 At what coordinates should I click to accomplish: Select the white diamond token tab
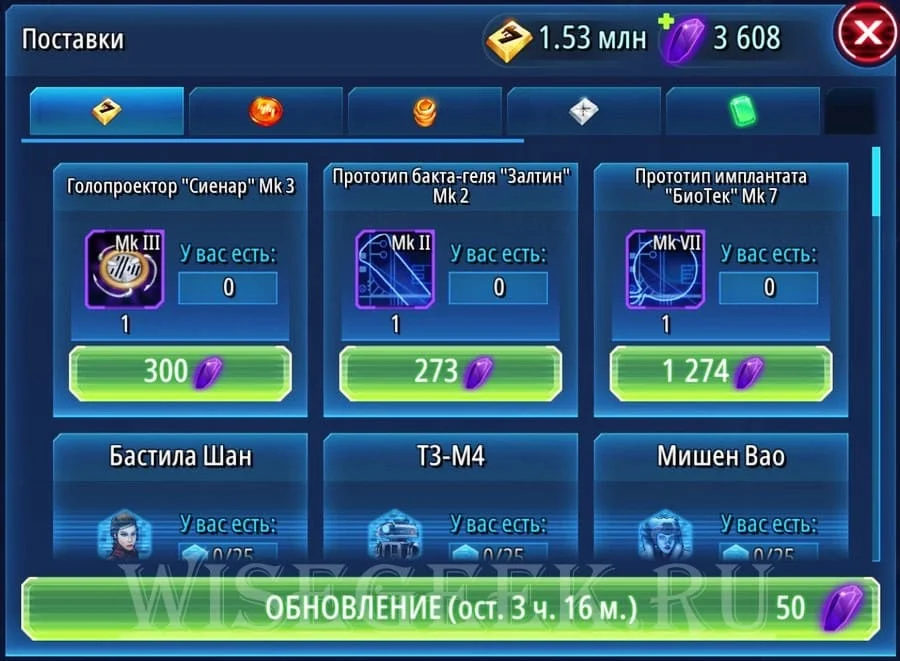pos(584,112)
